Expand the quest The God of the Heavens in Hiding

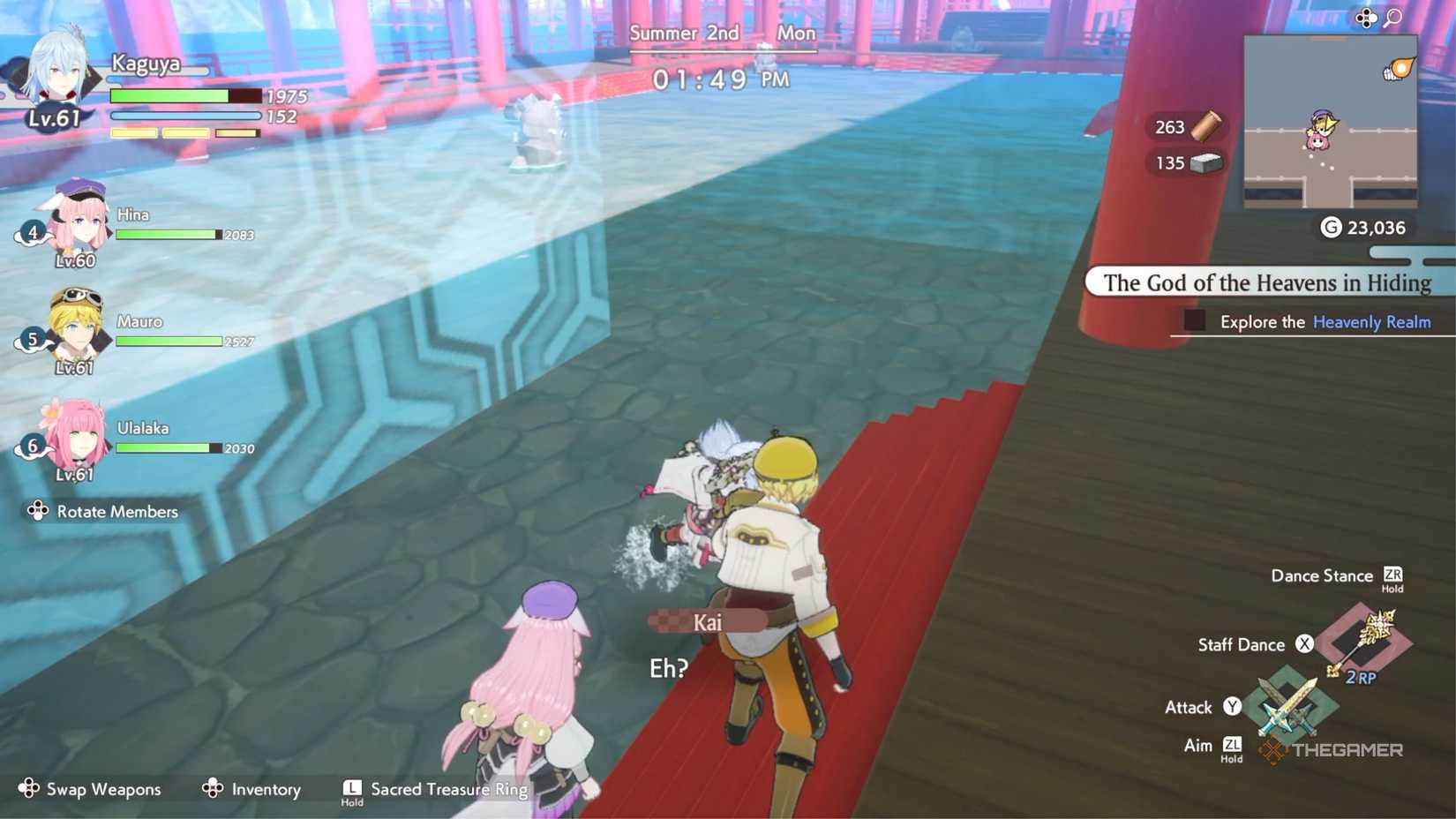click(1268, 282)
